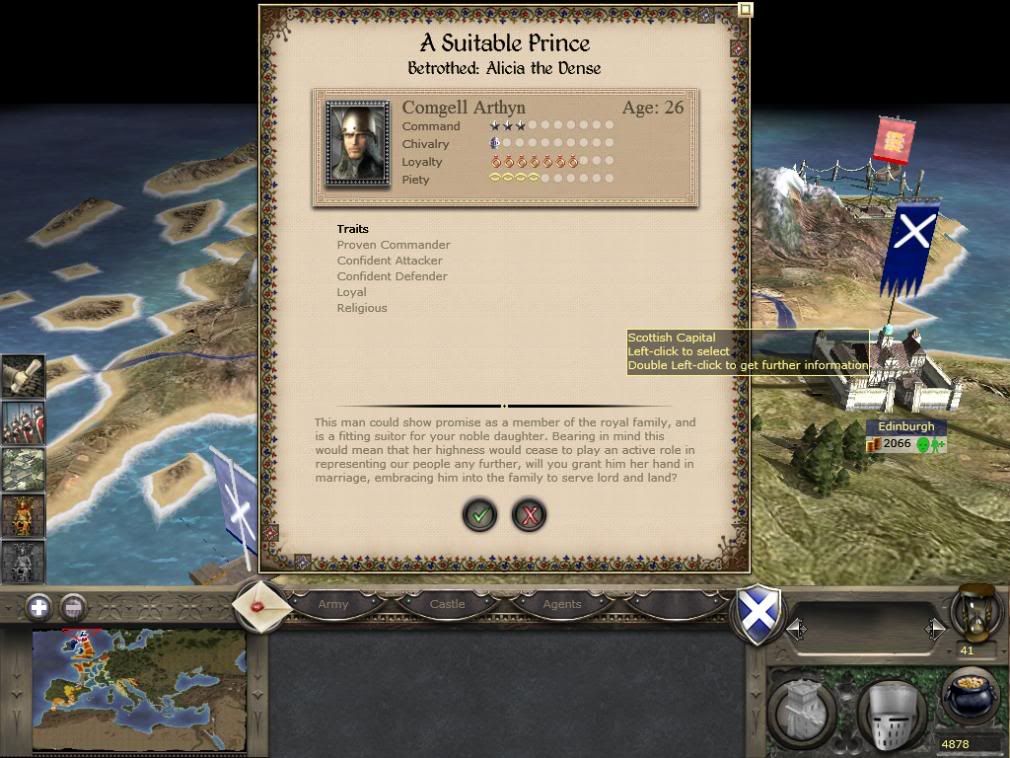Click Comgell Arthyn's portrait
Screen dimensions: 1010x758
pyautogui.click(x=357, y=143)
